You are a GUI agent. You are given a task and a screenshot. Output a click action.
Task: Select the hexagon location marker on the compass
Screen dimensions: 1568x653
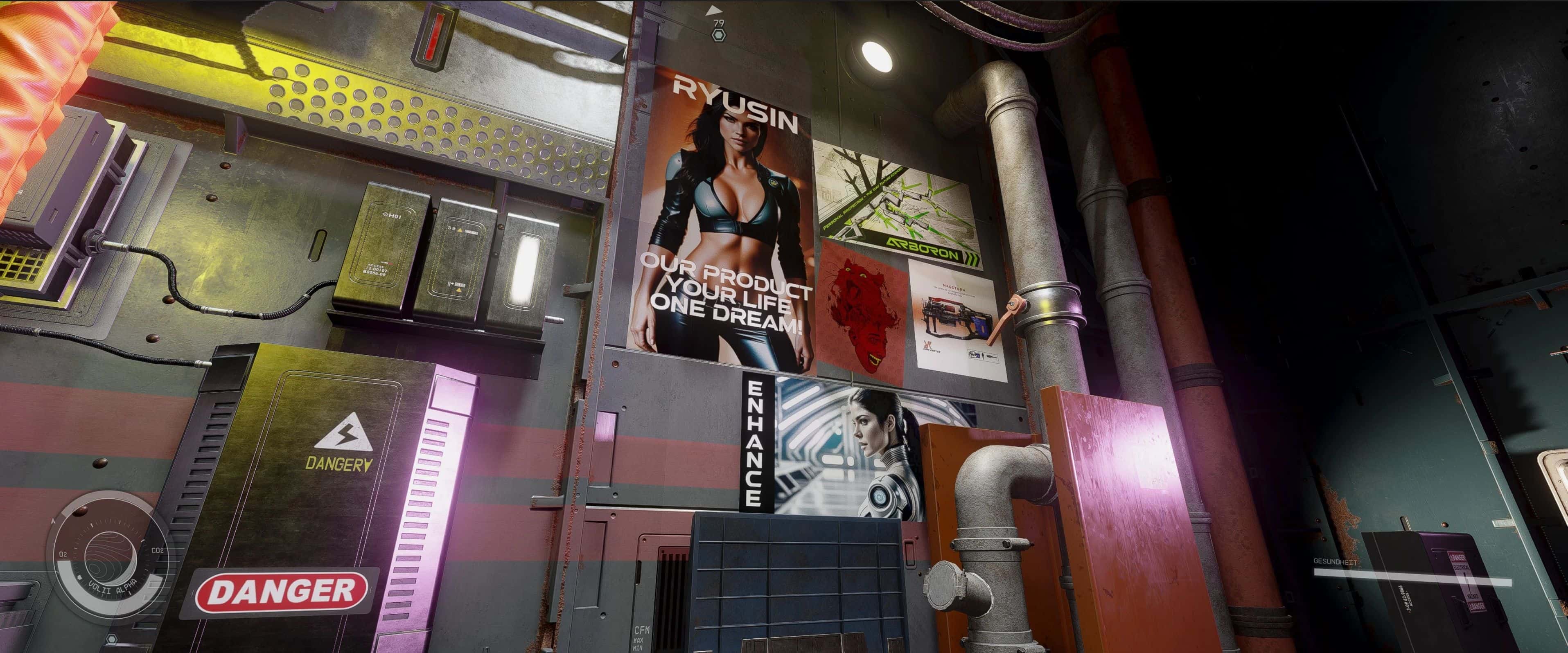point(719,35)
